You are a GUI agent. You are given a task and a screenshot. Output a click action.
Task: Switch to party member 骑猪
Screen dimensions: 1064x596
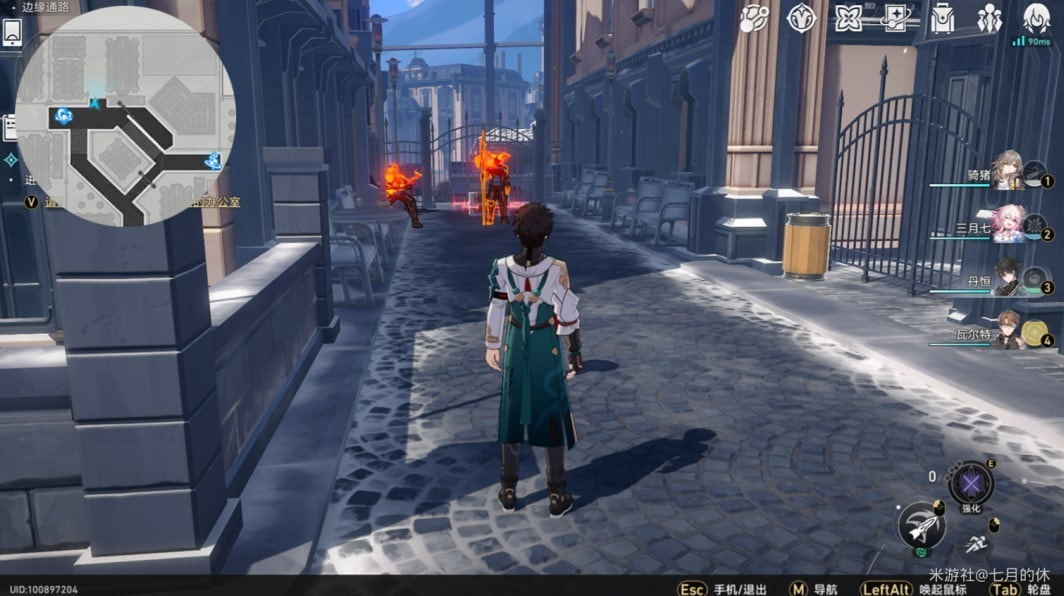1007,171
